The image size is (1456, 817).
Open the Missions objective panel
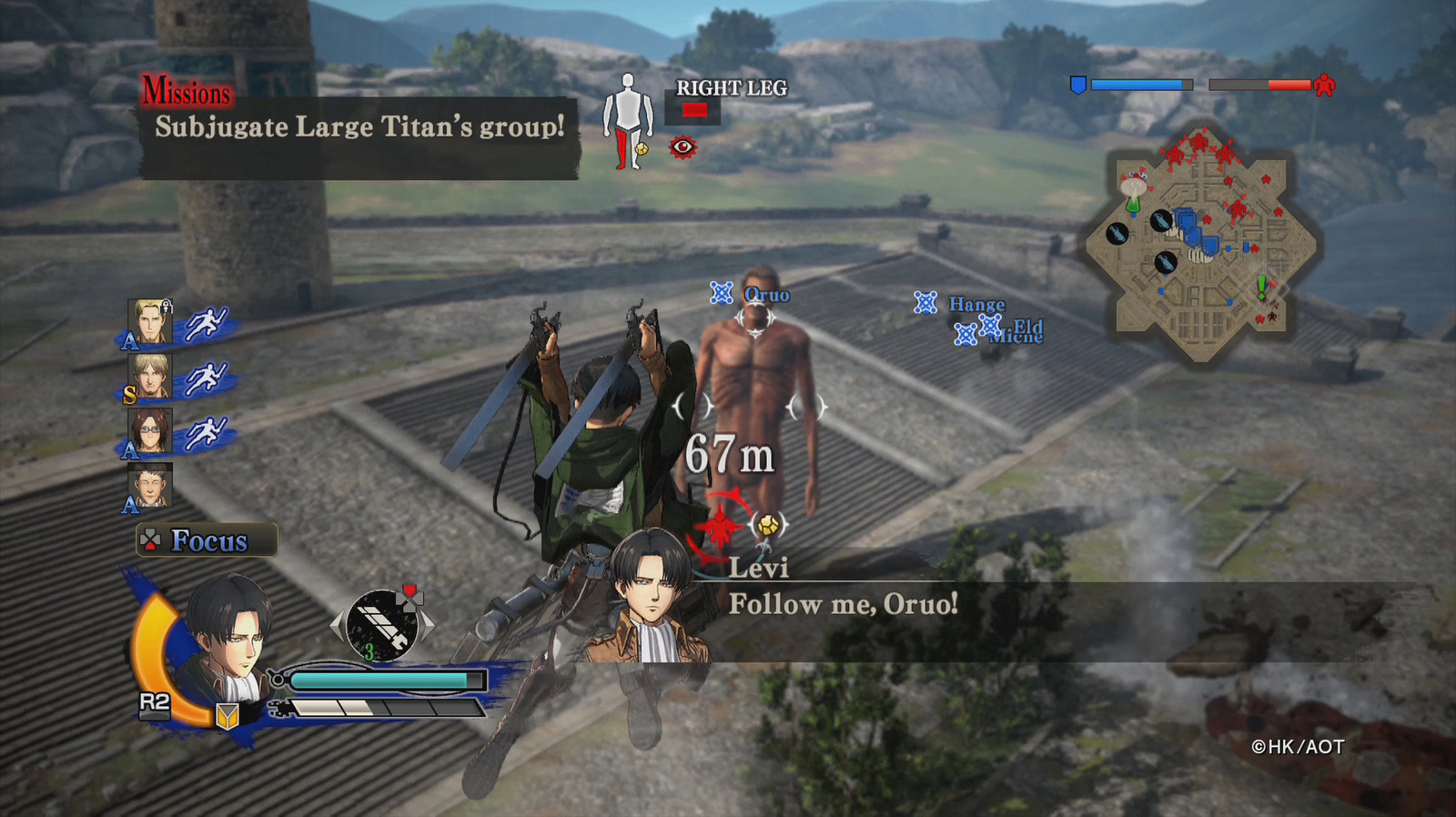tap(359, 129)
